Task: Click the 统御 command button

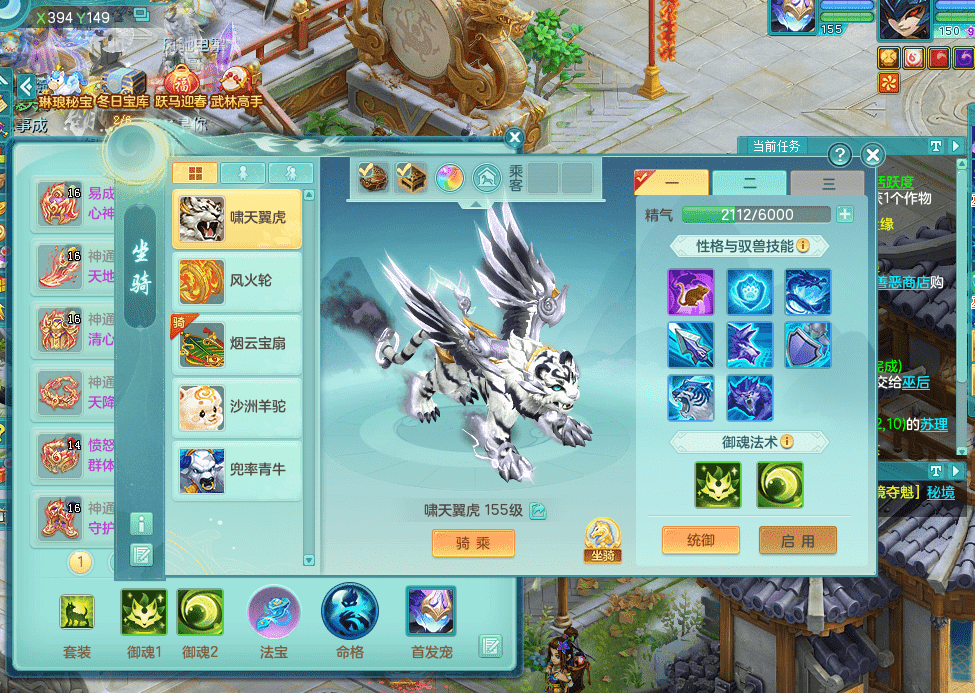Action: click(701, 540)
